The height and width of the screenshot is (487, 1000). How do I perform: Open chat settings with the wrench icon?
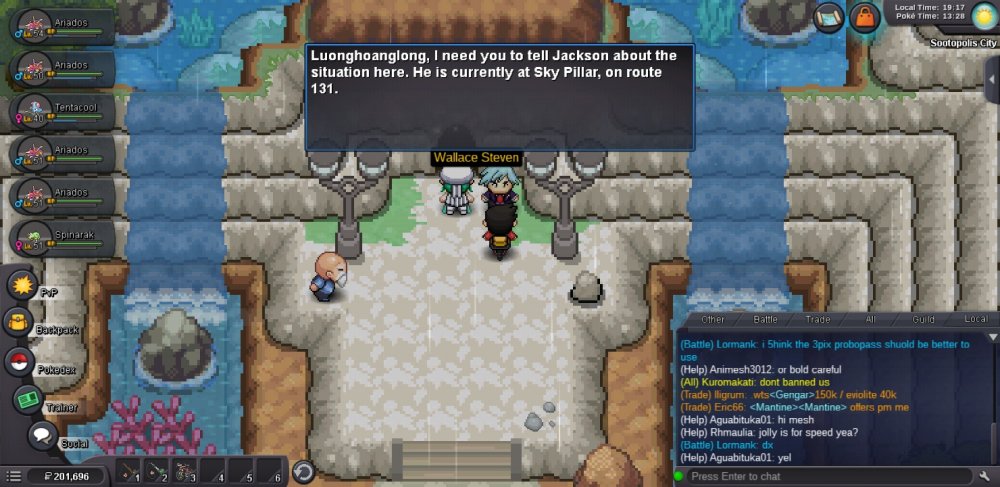tap(985, 476)
